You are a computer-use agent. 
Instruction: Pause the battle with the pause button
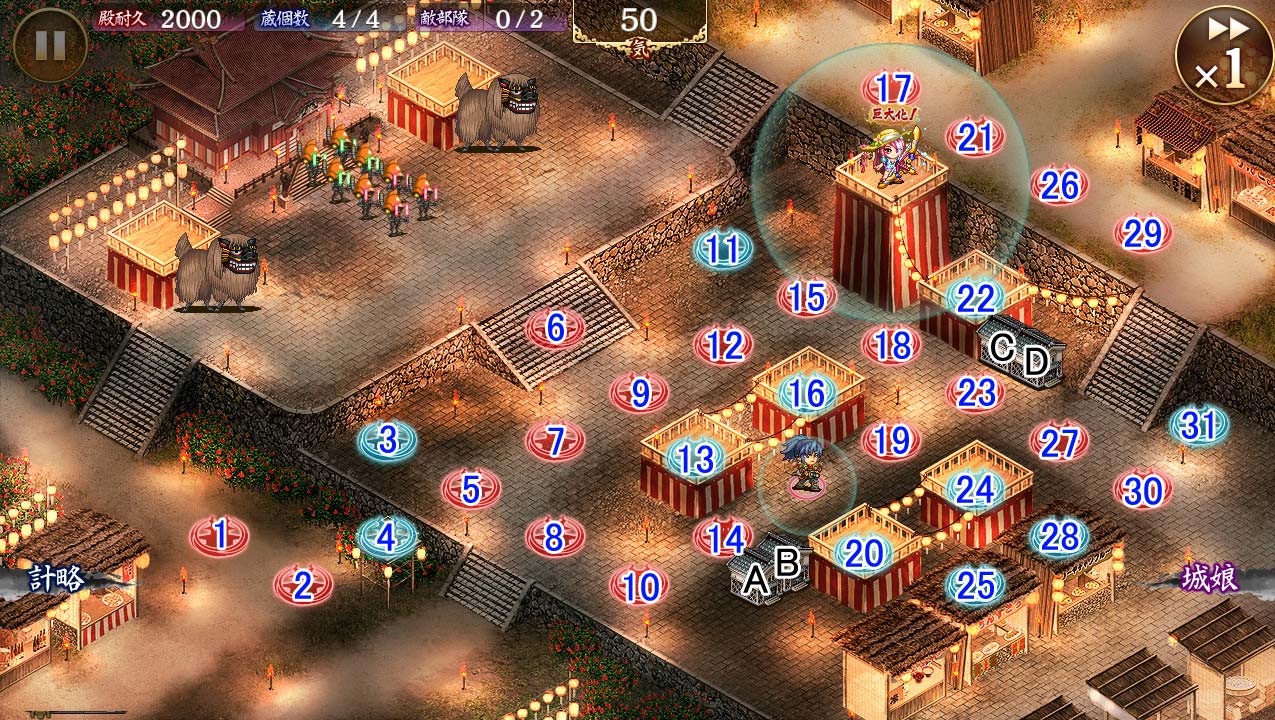49,46
